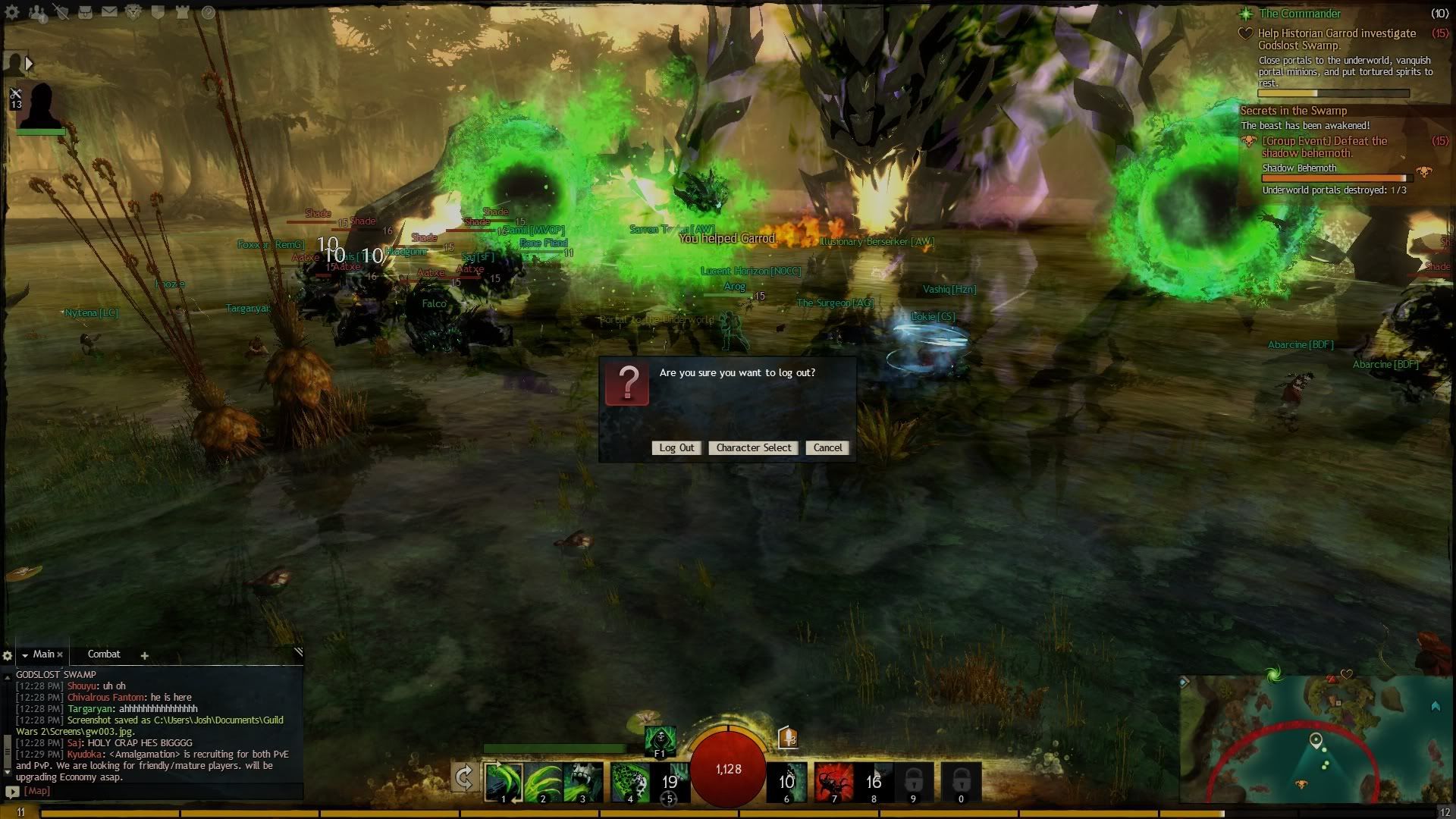Image resolution: width=1456 pixels, height=819 pixels.
Task: Open the mail envelope icon
Action: [x=109, y=12]
